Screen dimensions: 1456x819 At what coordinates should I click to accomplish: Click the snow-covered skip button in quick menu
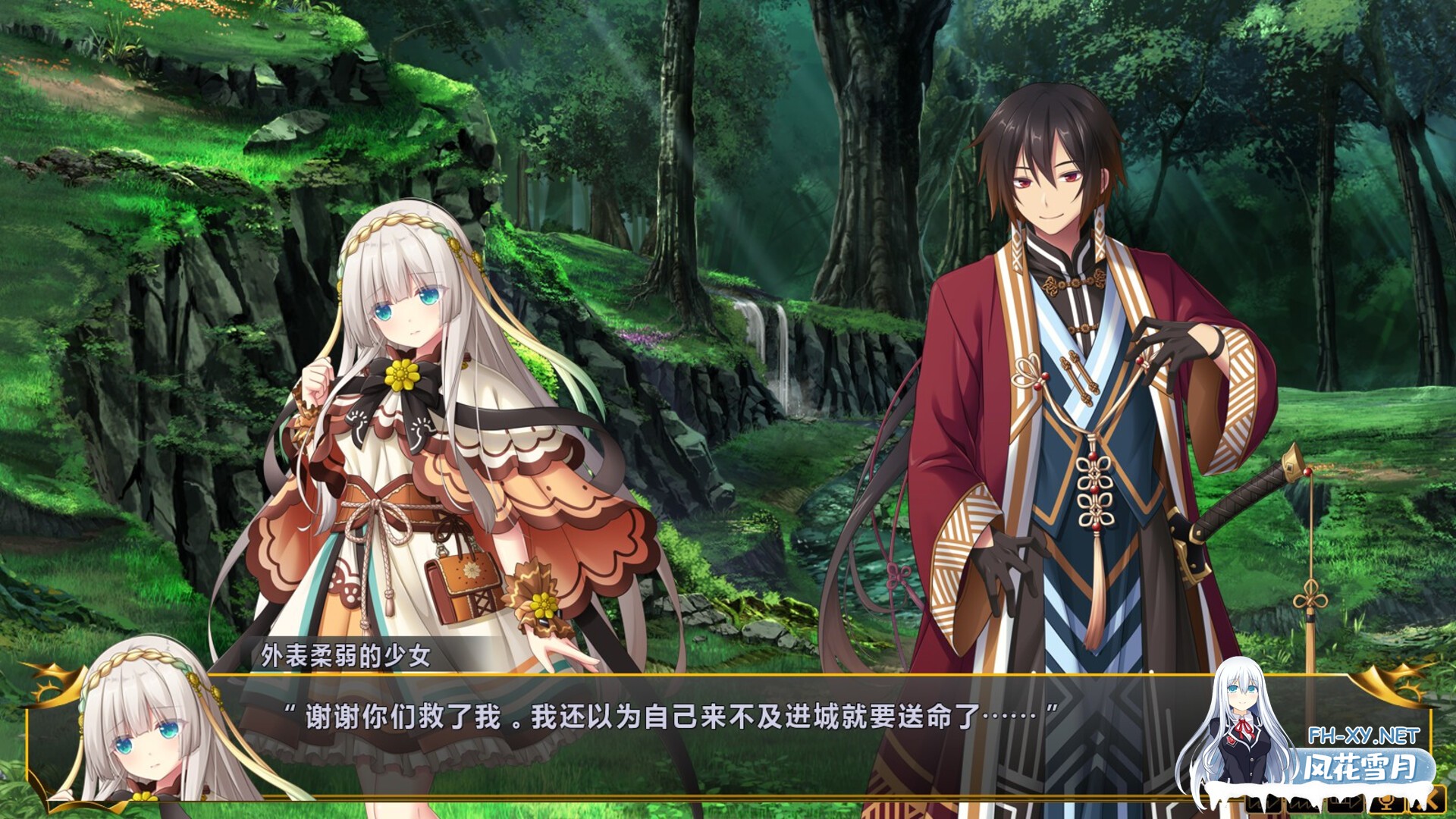(x=1301, y=804)
